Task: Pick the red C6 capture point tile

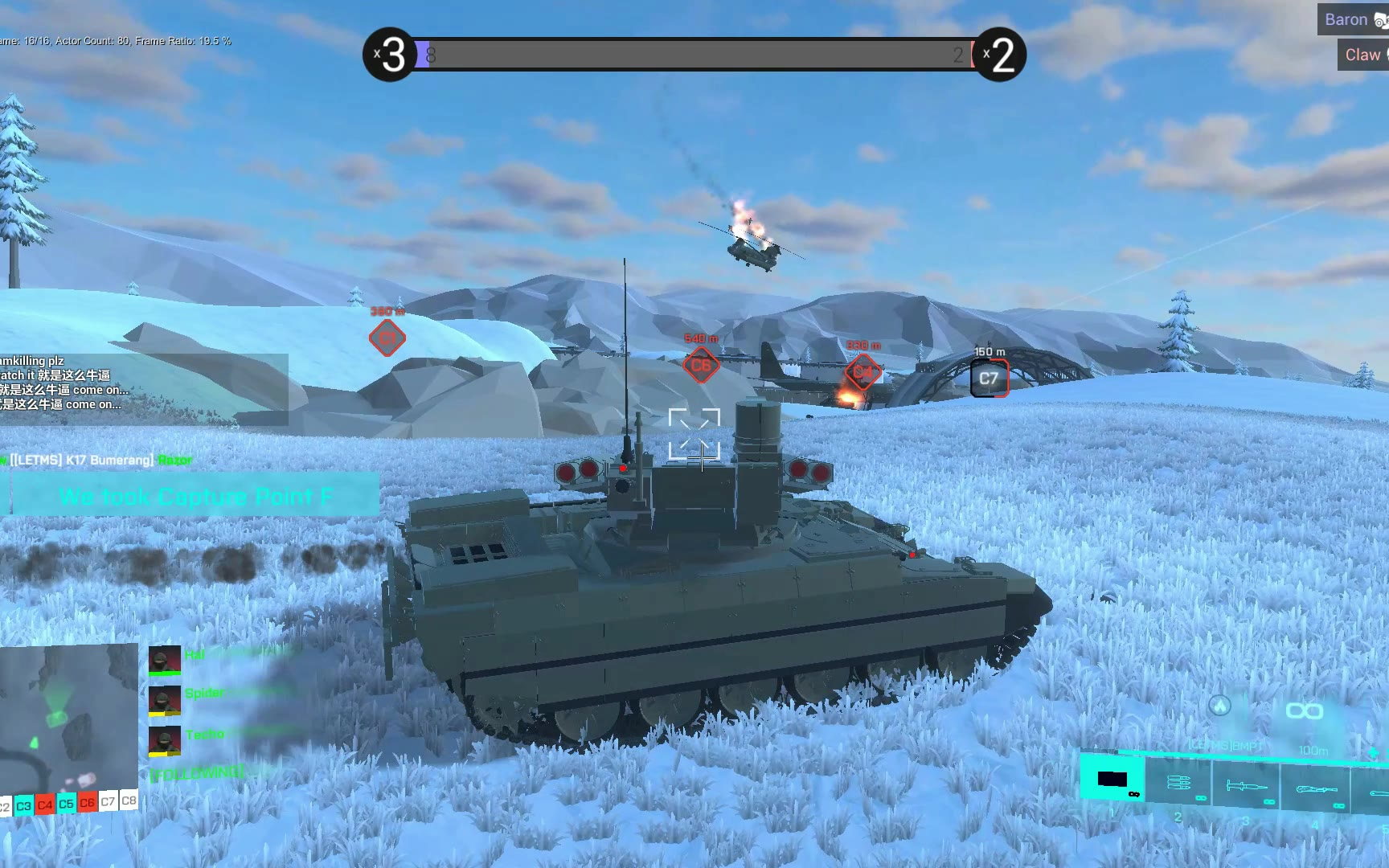Action: tap(87, 802)
